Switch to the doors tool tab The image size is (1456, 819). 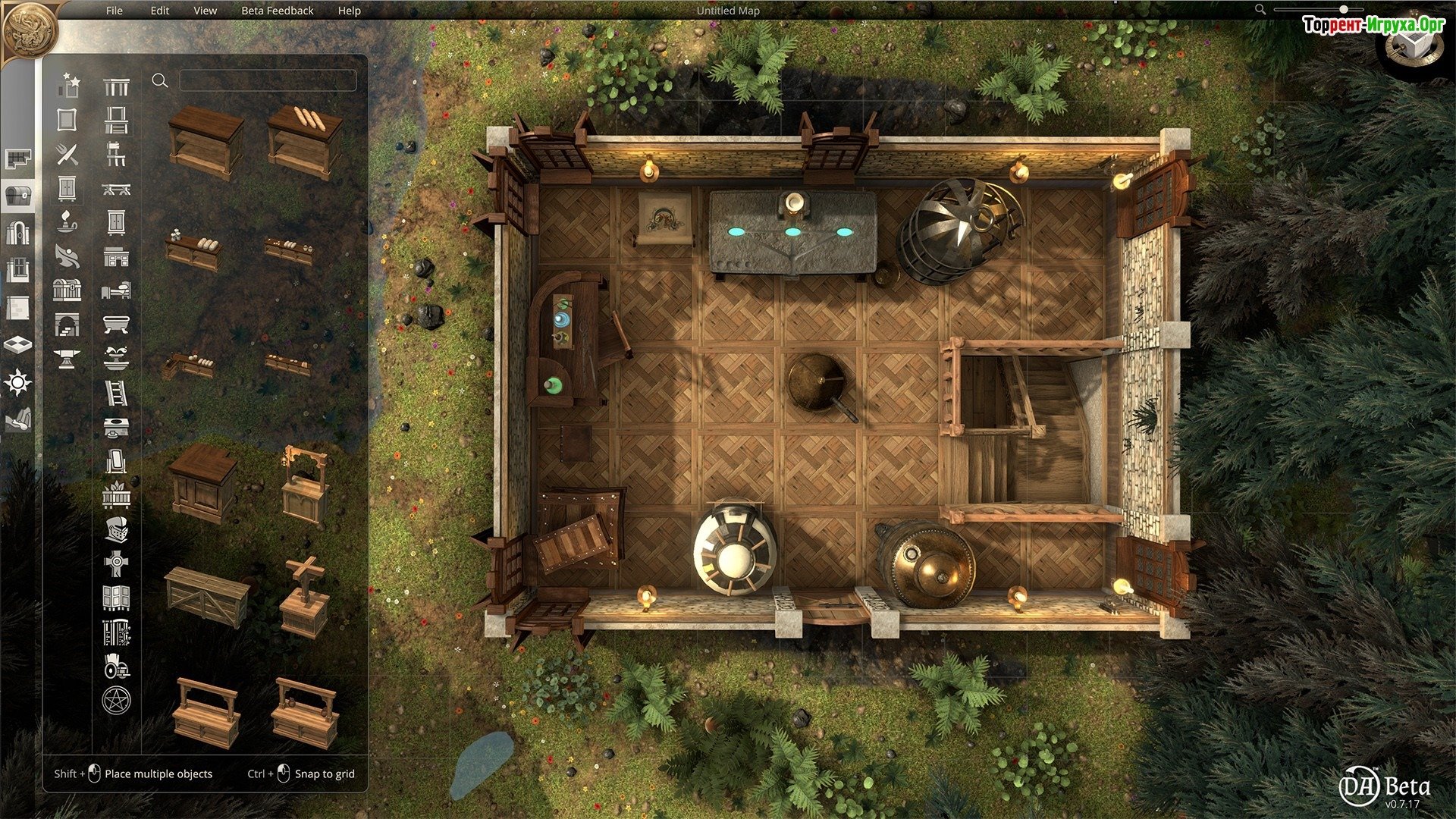18,232
